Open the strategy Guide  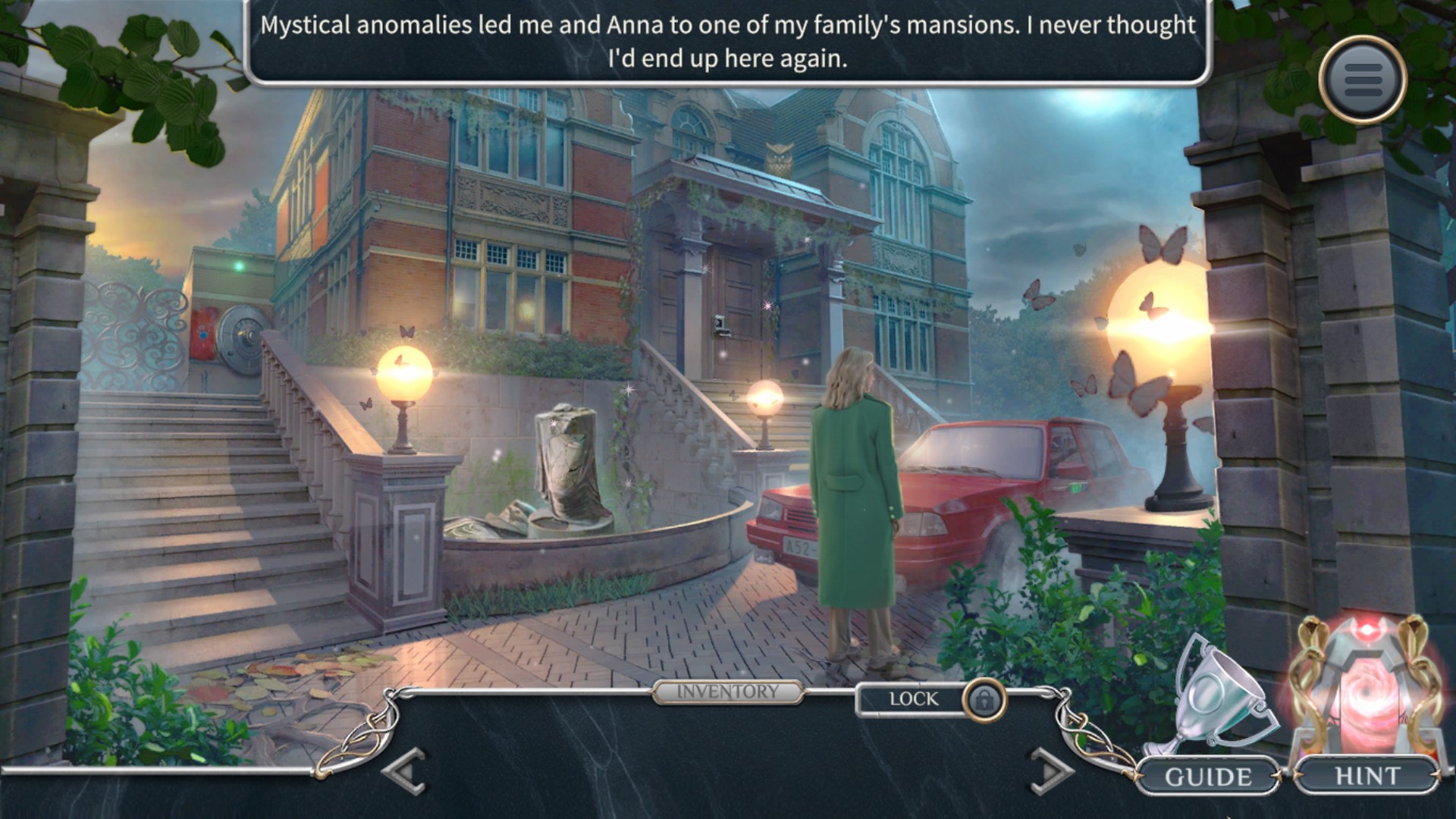(1207, 777)
